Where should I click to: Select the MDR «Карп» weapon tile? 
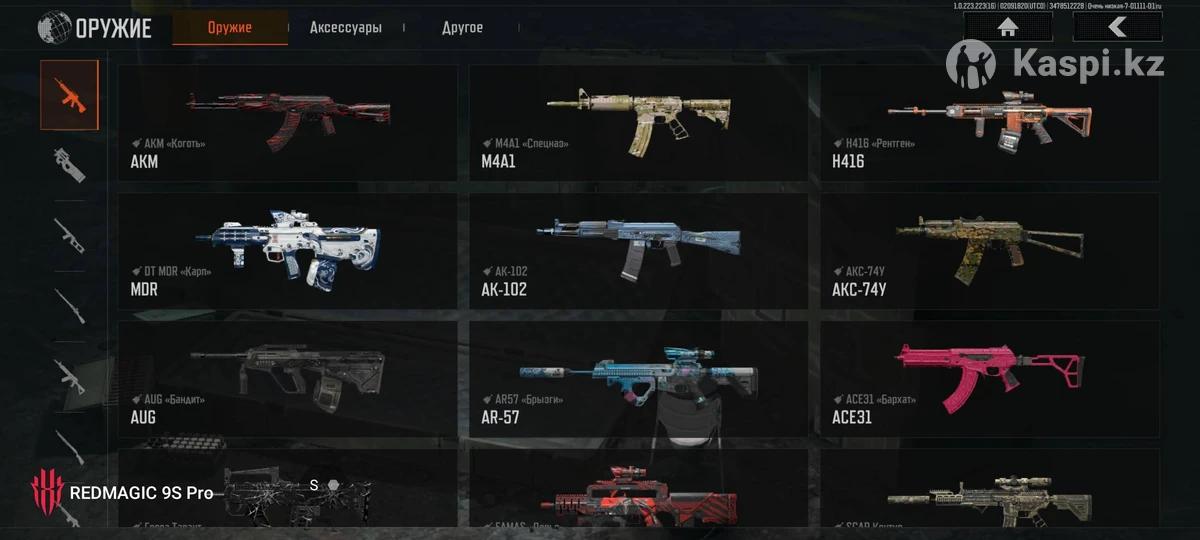[287, 250]
